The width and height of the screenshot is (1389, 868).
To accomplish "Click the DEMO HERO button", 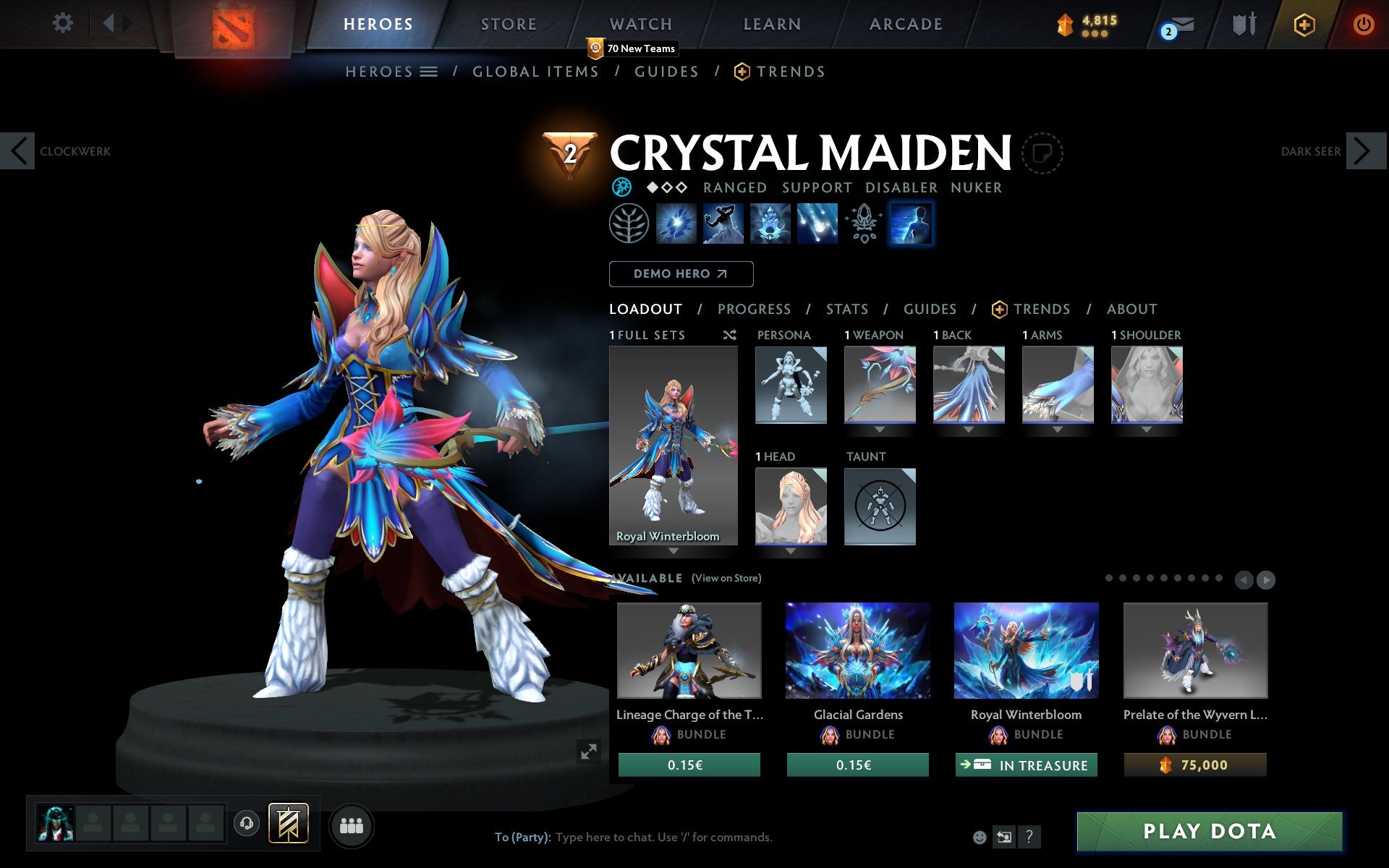I will click(681, 274).
